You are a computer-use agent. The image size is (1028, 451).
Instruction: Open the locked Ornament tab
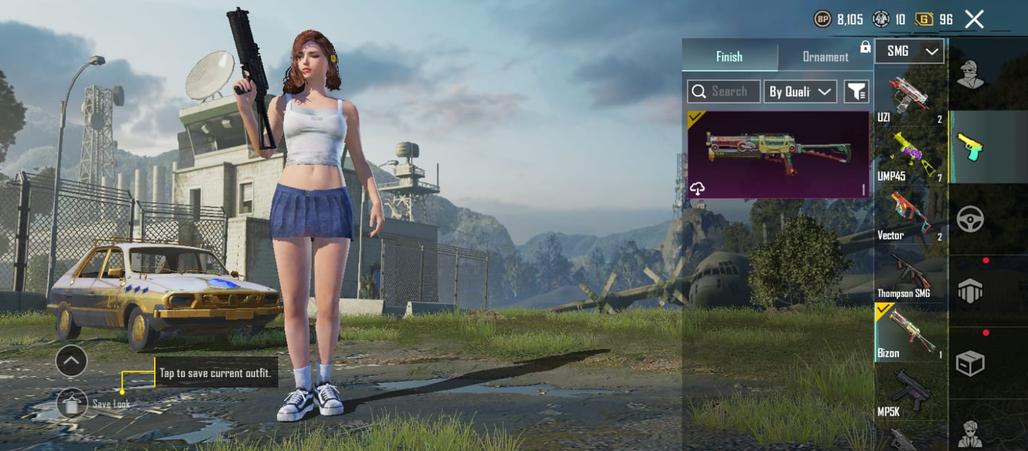click(826, 56)
